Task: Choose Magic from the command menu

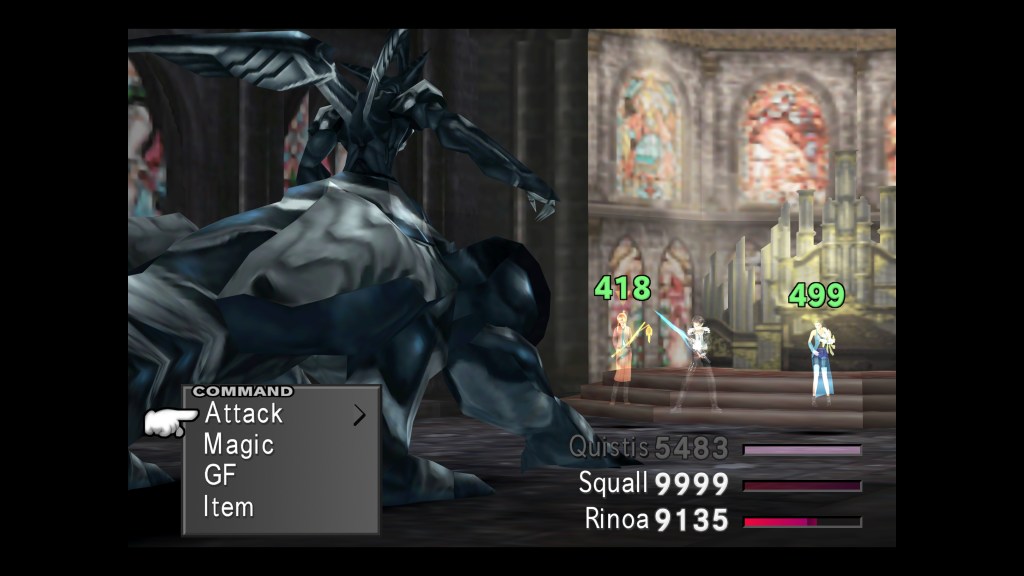Action: pos(238,444)
